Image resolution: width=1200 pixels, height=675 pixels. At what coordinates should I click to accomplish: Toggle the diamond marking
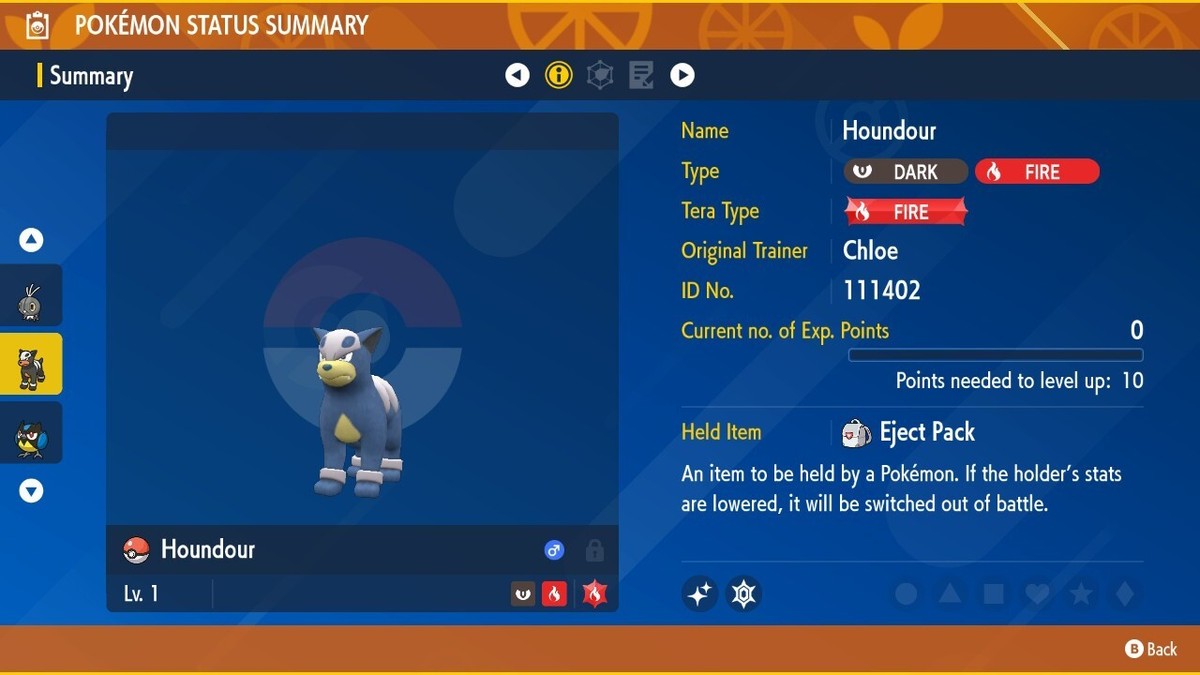pyautogui.click(x=1124, y=594)
